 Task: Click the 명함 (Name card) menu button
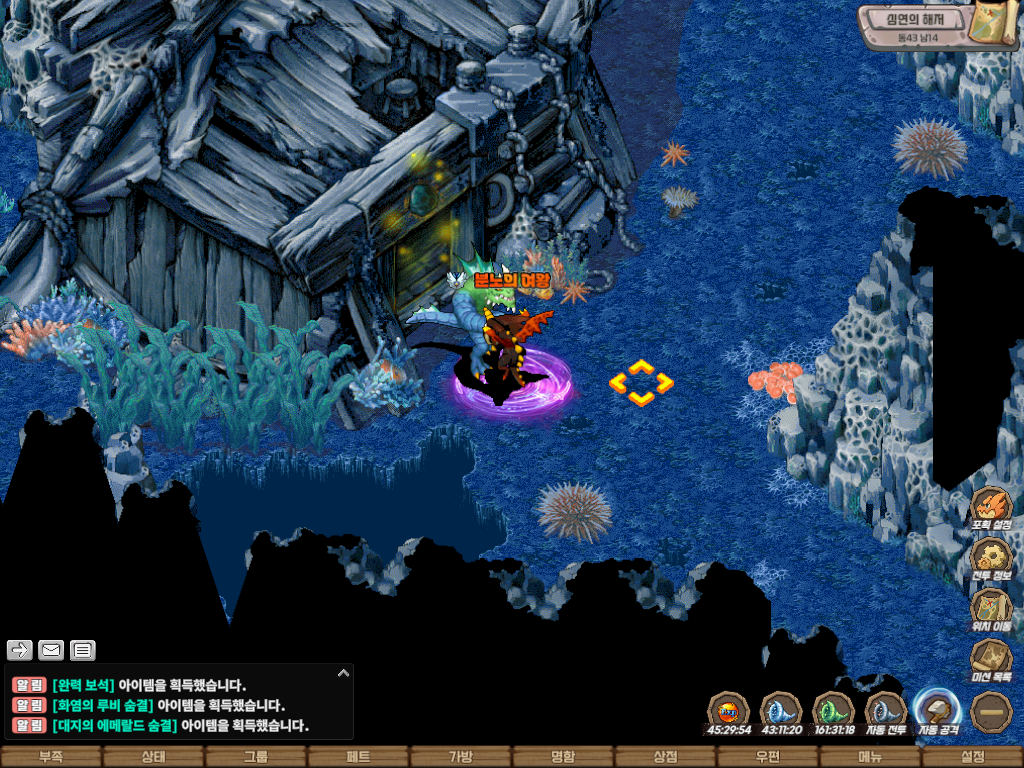click(563, 757)
